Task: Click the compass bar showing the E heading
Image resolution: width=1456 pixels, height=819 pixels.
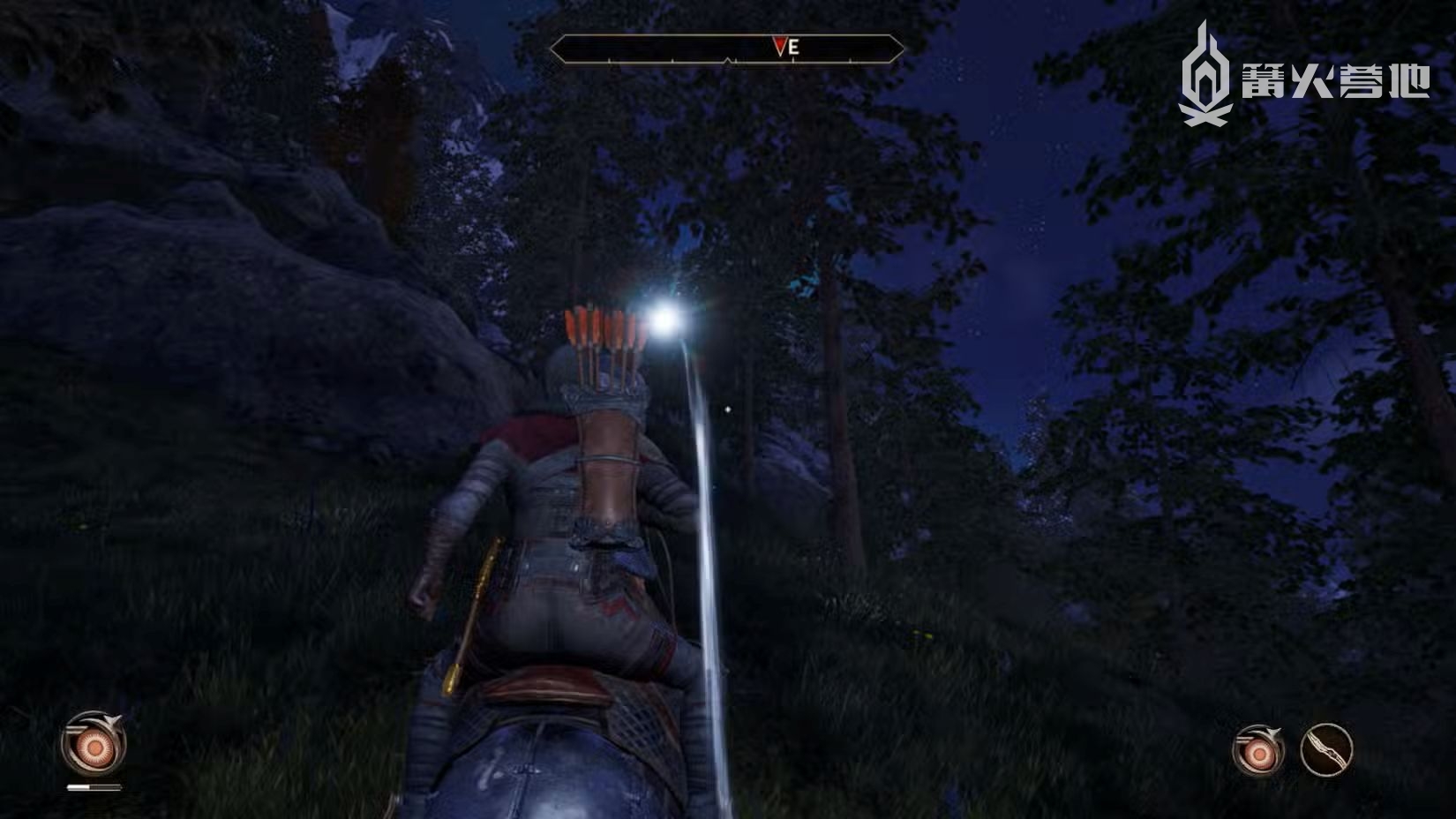Action: pyautogui.click(x=727, y=49)
